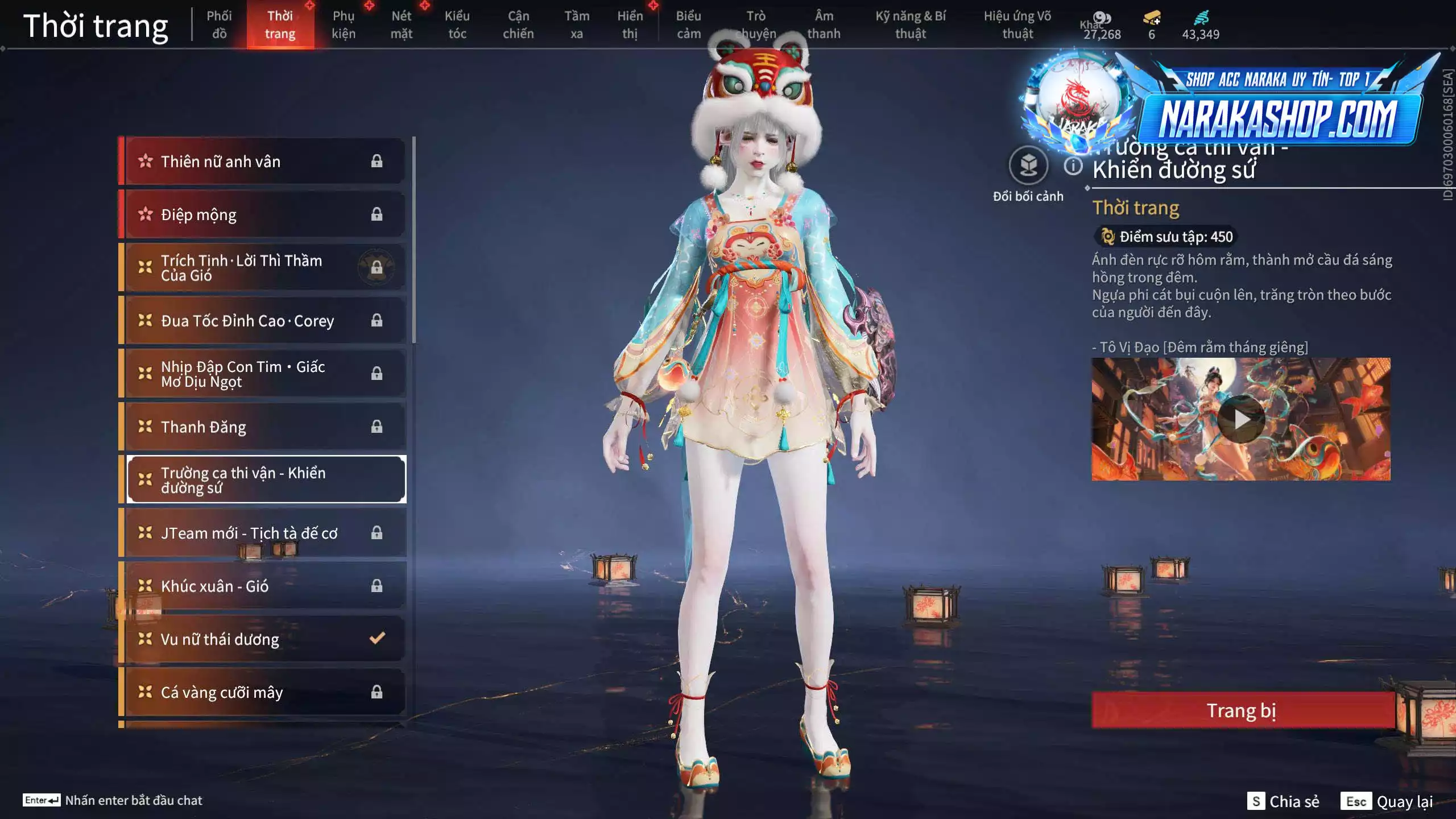Select the Nét mặt tab
Screen dimensions: 1456x819
point(401,25)
